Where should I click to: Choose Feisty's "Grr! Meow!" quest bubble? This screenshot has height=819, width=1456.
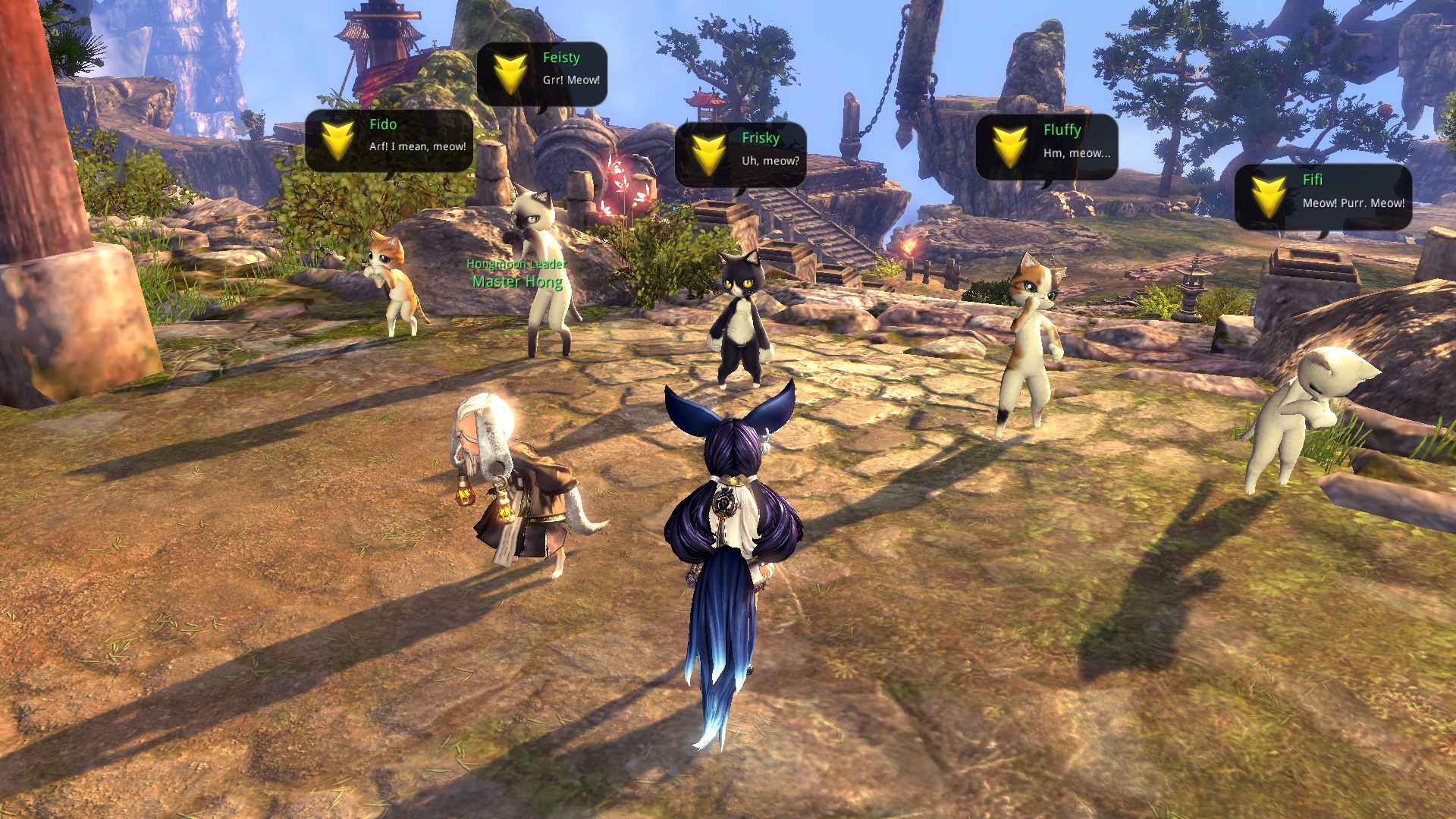(542, 74)
